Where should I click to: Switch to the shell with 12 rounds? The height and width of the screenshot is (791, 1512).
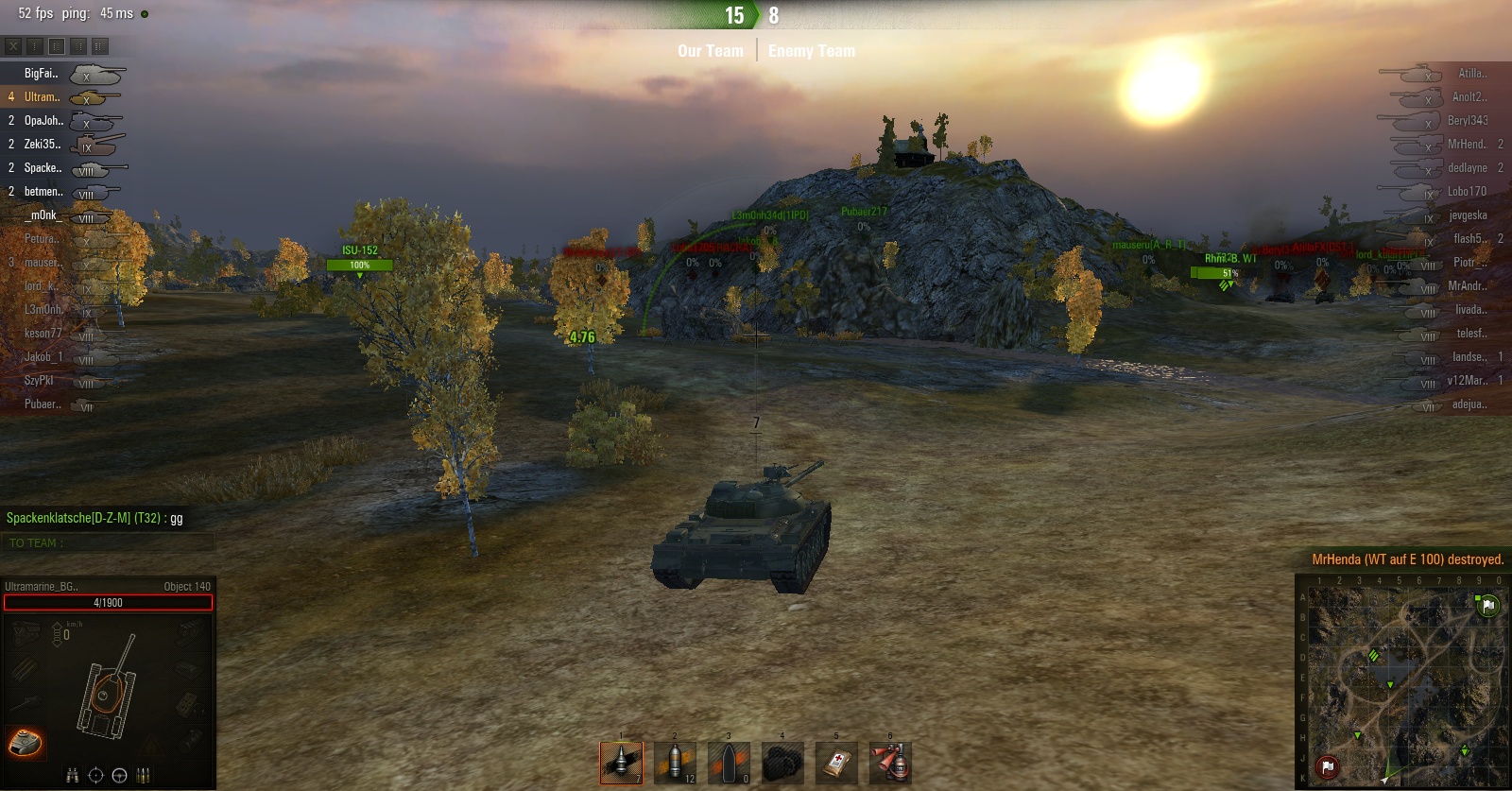point(675,763)
